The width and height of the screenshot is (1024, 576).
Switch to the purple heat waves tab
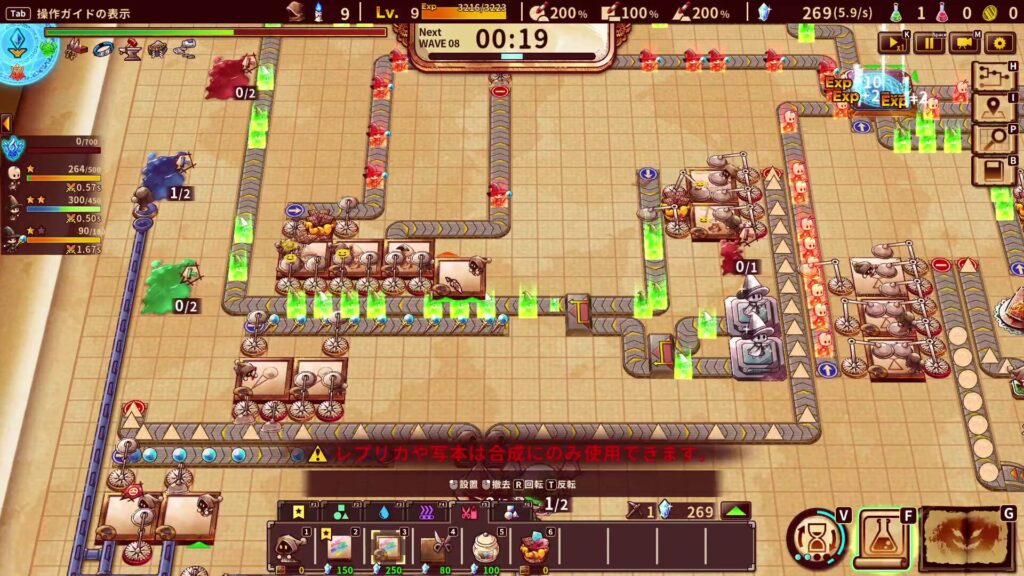(427, 512)
